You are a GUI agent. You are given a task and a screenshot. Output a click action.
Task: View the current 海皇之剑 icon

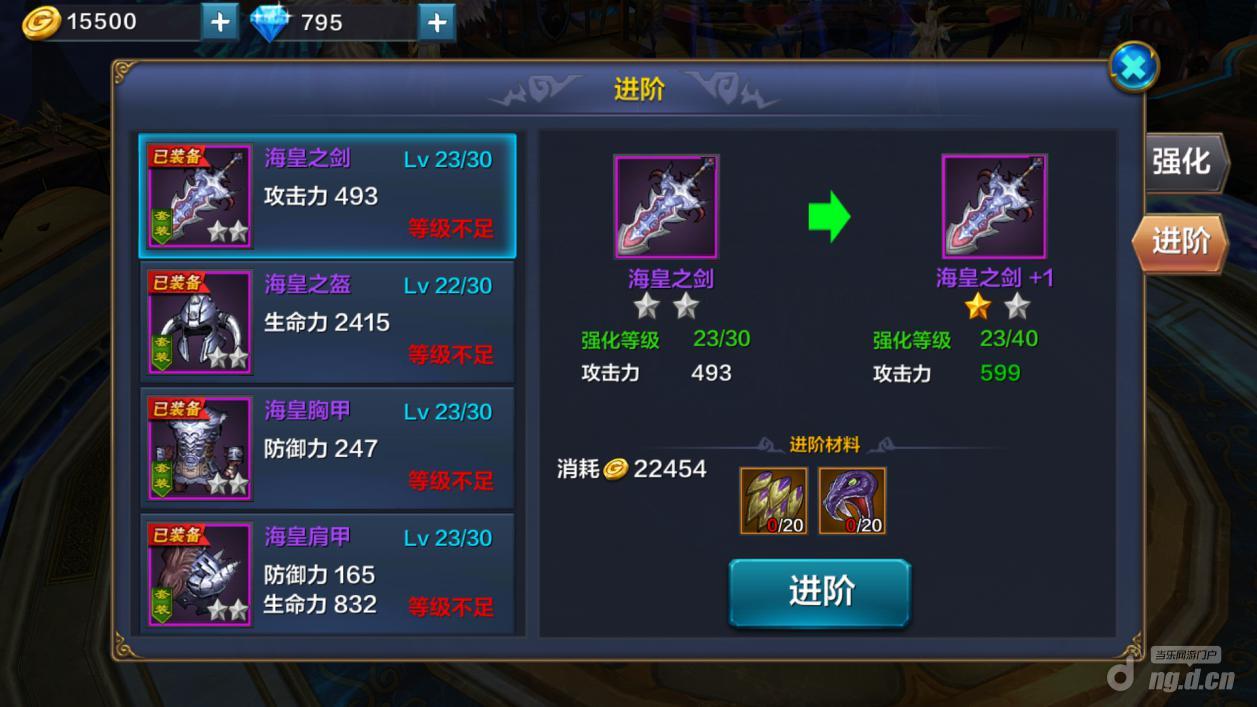[x=666, y=207]
